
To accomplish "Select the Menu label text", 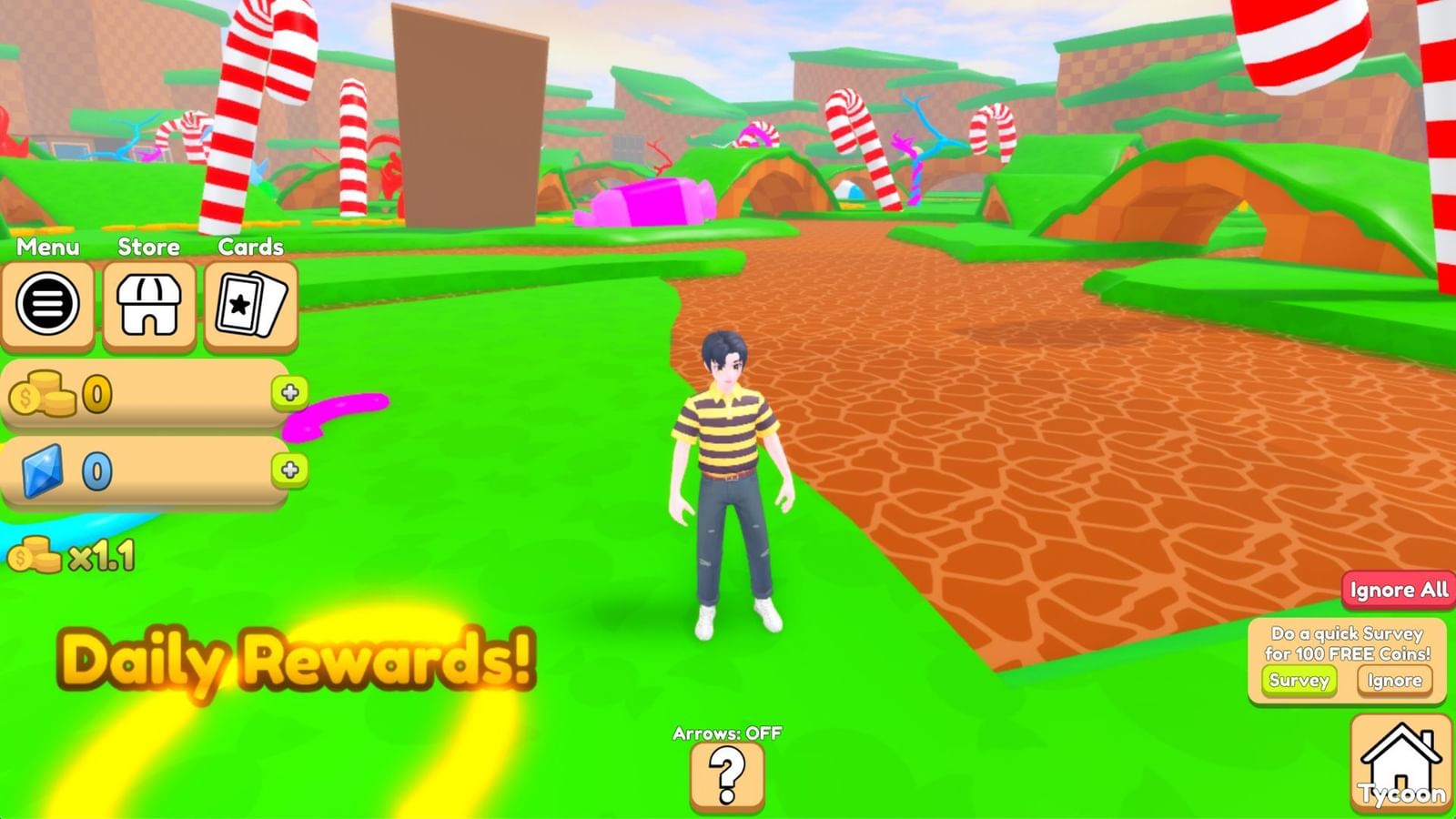I will (49, 247).
